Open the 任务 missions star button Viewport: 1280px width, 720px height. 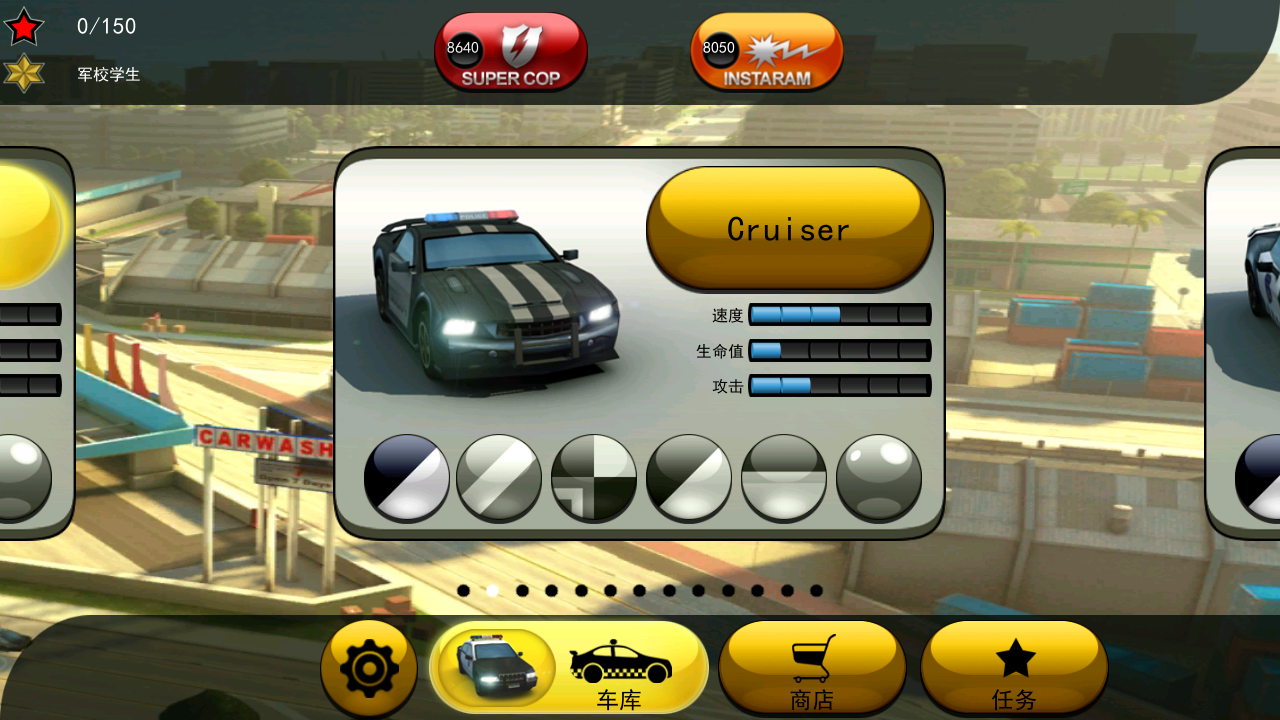click(1014, 668)
